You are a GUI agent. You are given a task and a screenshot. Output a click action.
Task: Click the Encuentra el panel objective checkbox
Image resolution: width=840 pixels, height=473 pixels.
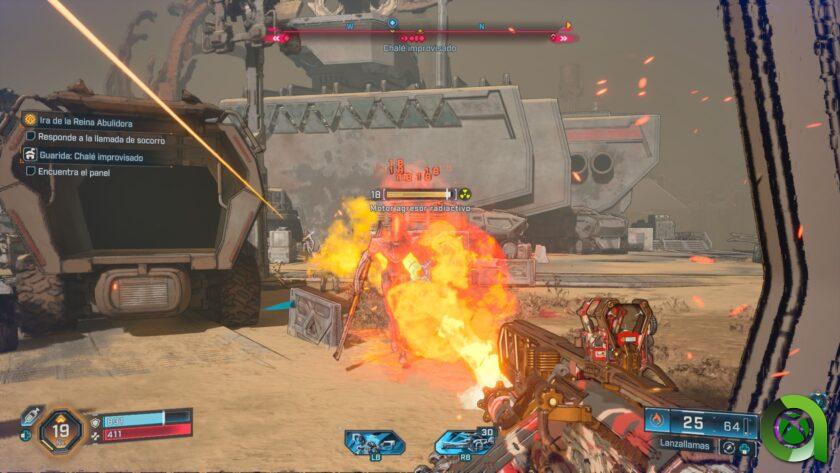click(31, 172)
